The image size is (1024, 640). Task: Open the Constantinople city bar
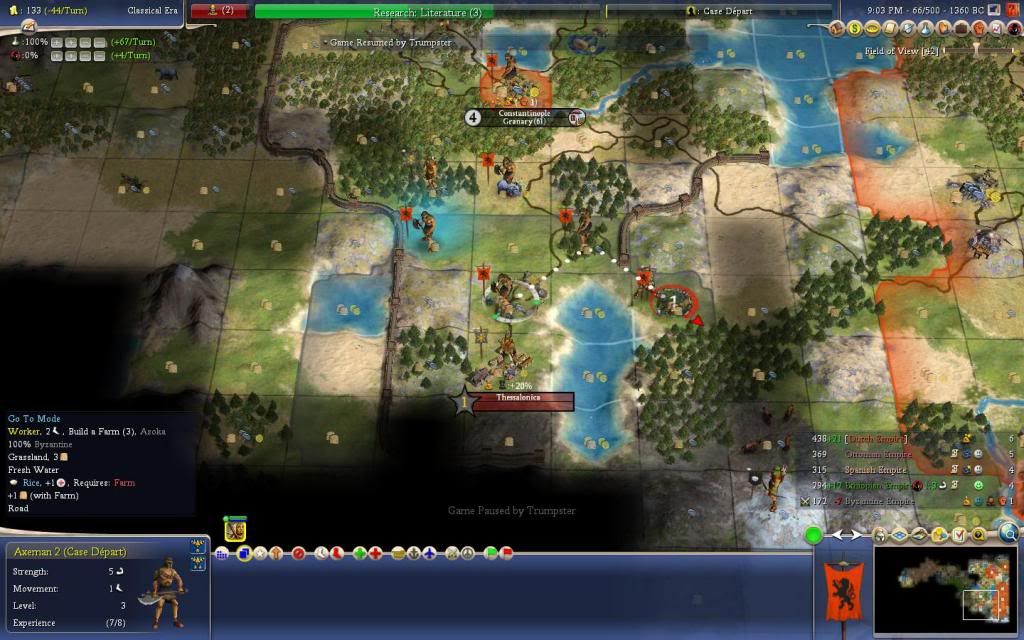pos(525,117)
